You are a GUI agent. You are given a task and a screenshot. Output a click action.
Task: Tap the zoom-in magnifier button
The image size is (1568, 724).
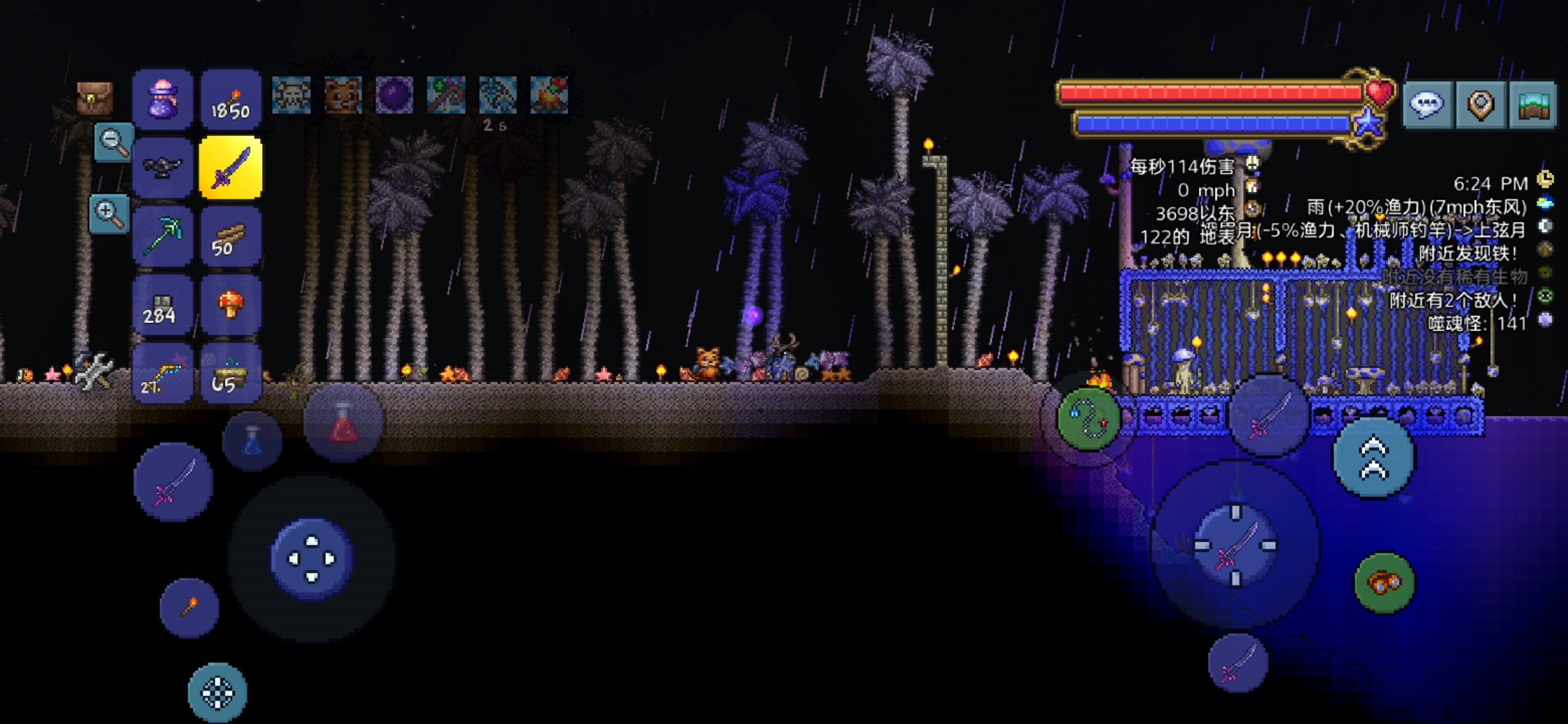(x=109, y=213)
